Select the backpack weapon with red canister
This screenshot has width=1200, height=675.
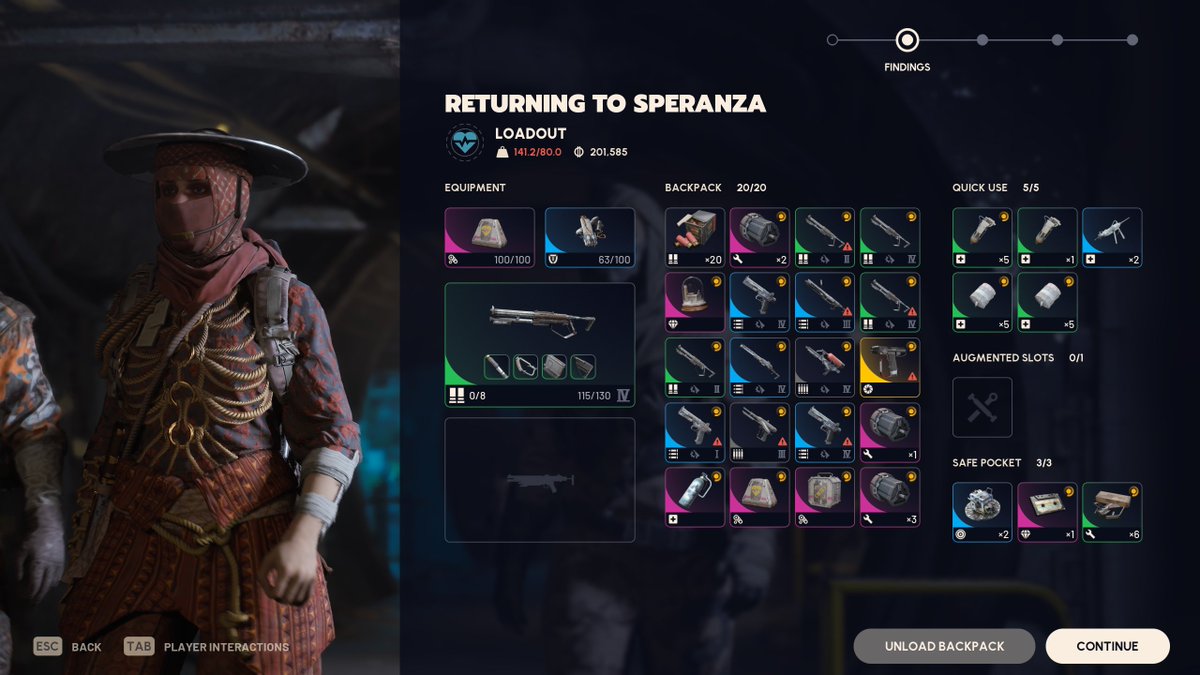(x=825, y=367)
